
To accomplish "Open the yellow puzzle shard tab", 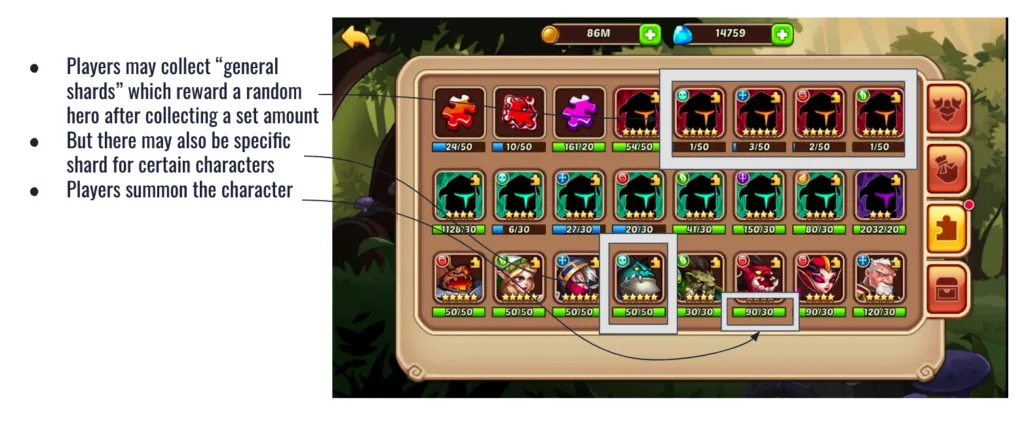I will point(945,227).
